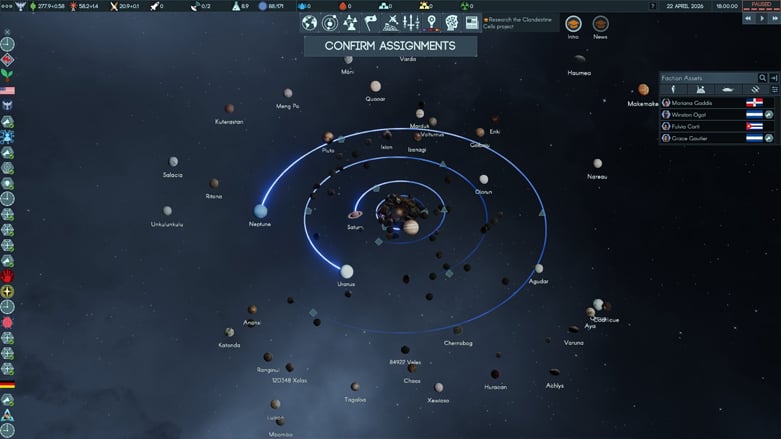Collapse the Faction Assets panel
This screenshot has width=781, height=439.
(x=774, y=78)
